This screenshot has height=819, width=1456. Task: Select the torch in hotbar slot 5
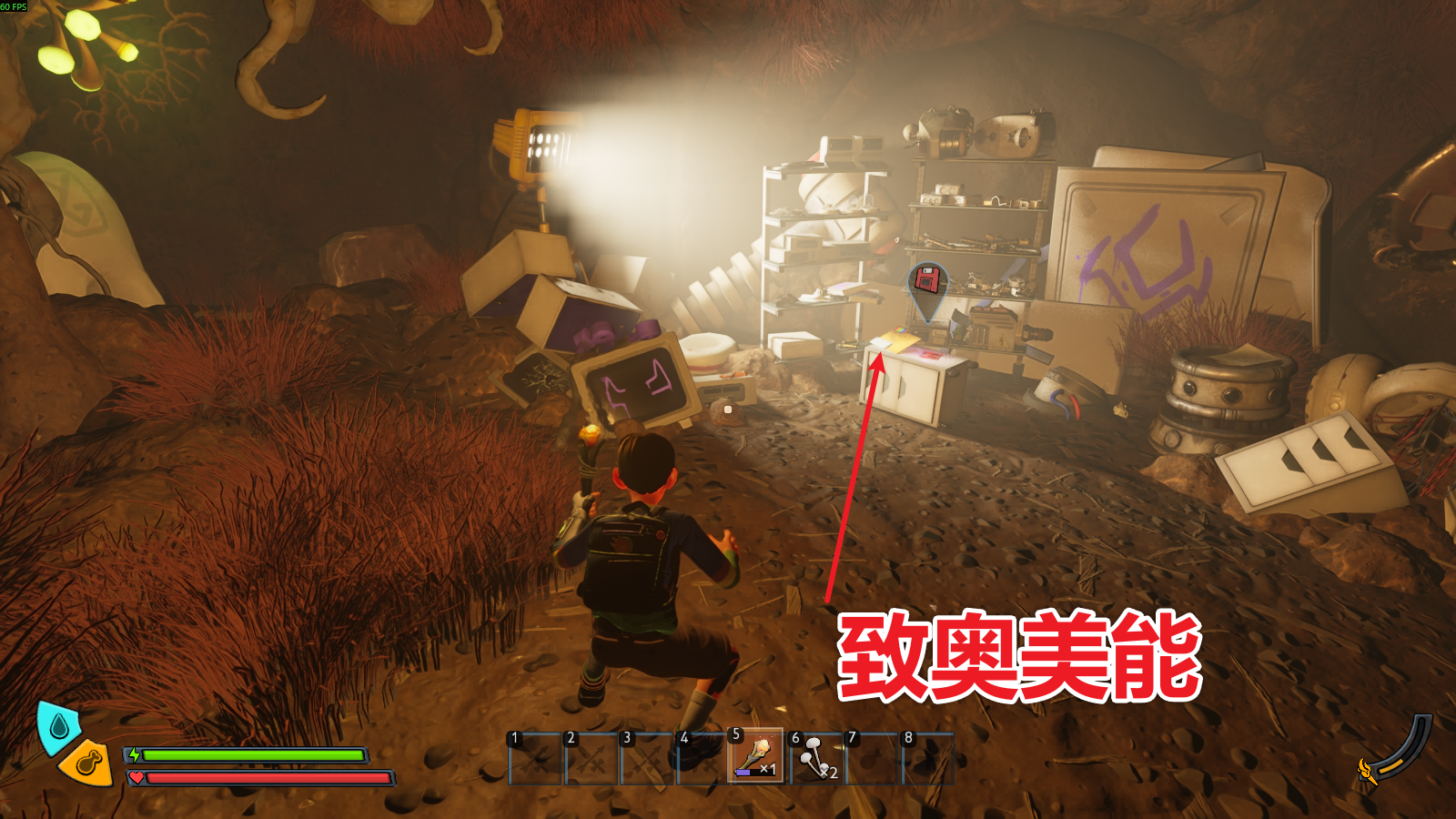click(753, 755)
